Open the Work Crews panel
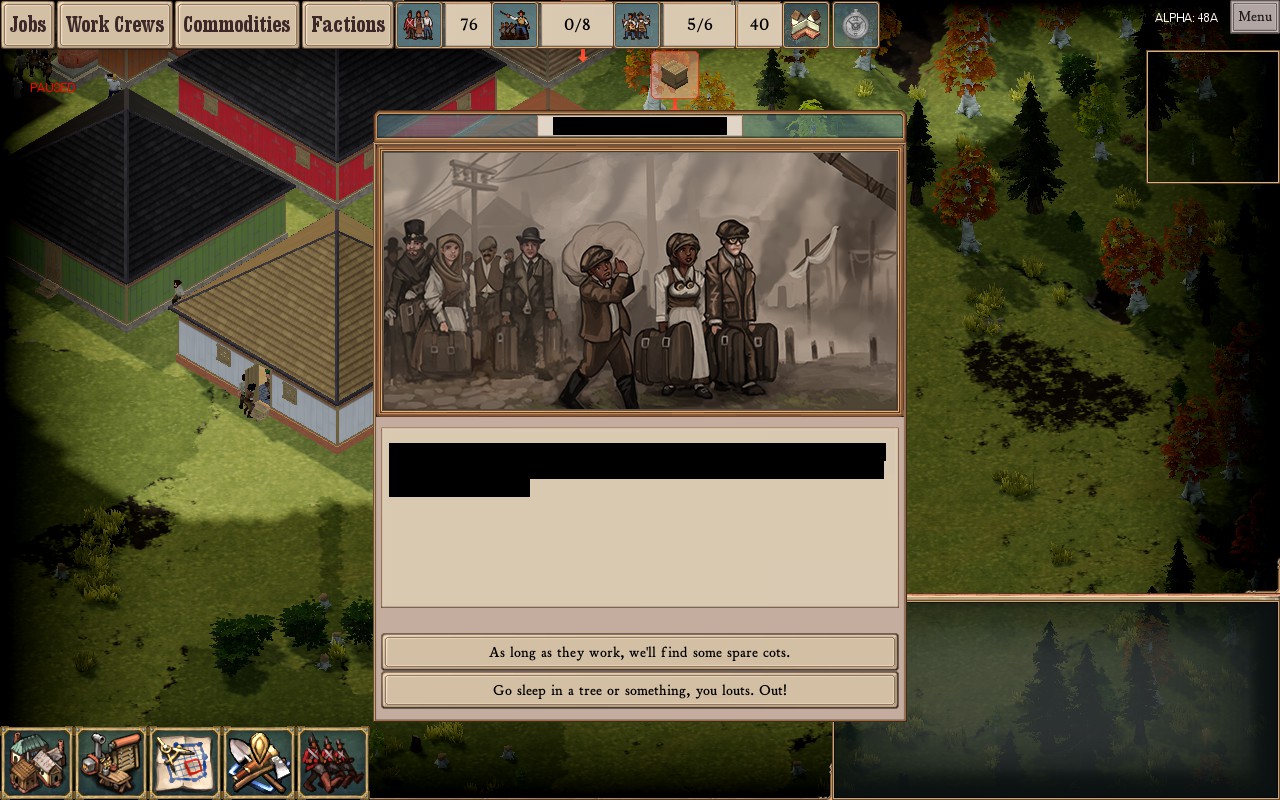This screenshot has height=800, width=1280. (x=114, y=24)
